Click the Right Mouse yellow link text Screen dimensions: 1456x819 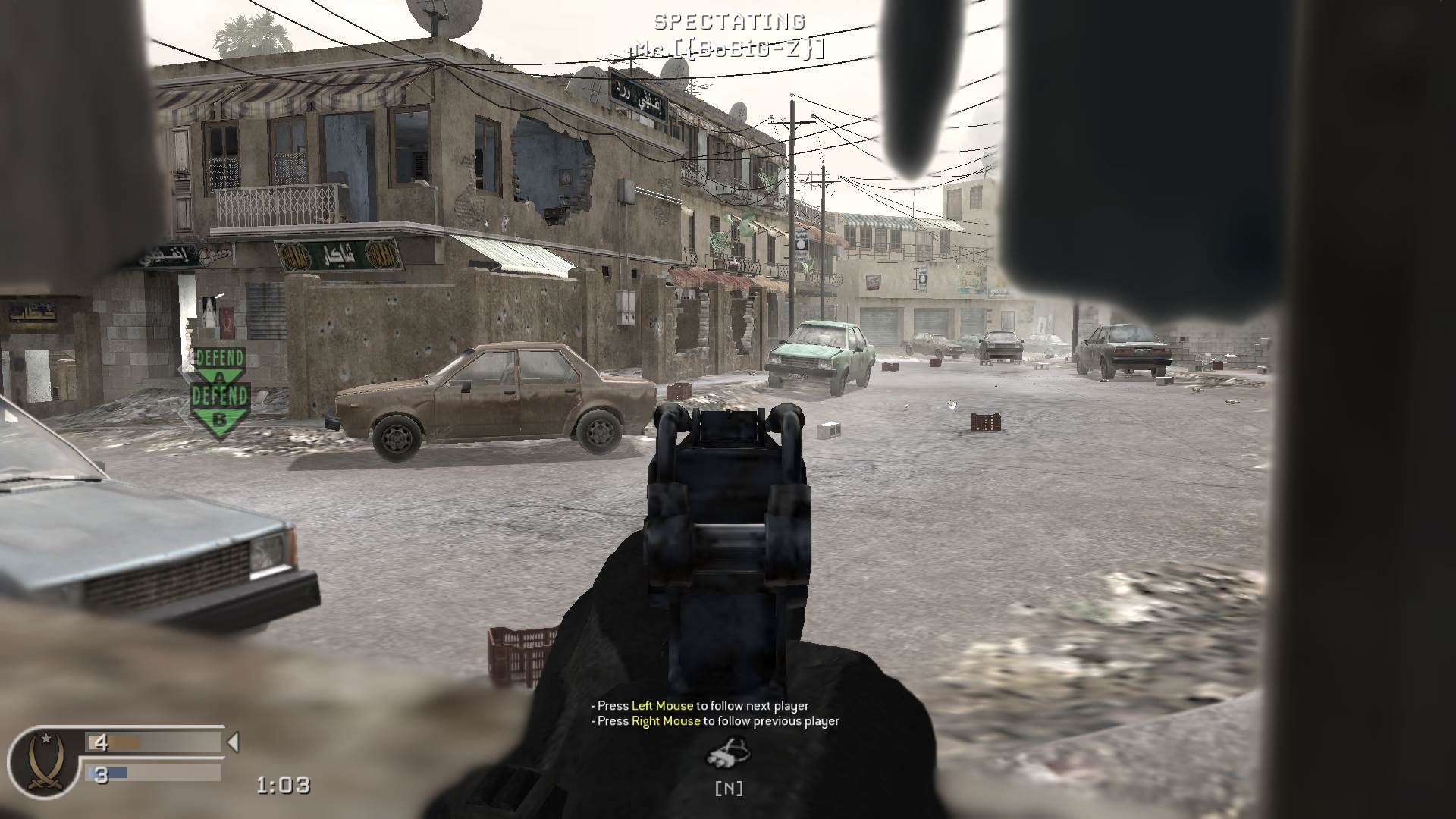667,722
